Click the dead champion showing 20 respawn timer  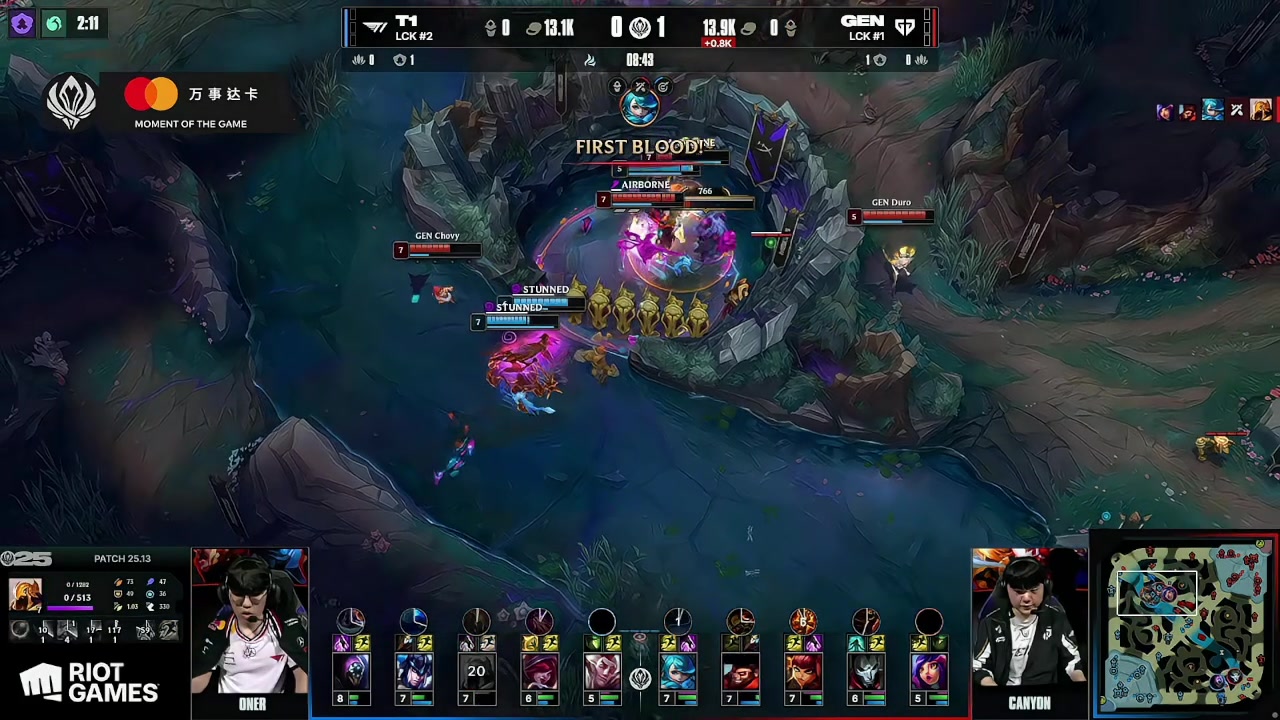pos(476,671)
